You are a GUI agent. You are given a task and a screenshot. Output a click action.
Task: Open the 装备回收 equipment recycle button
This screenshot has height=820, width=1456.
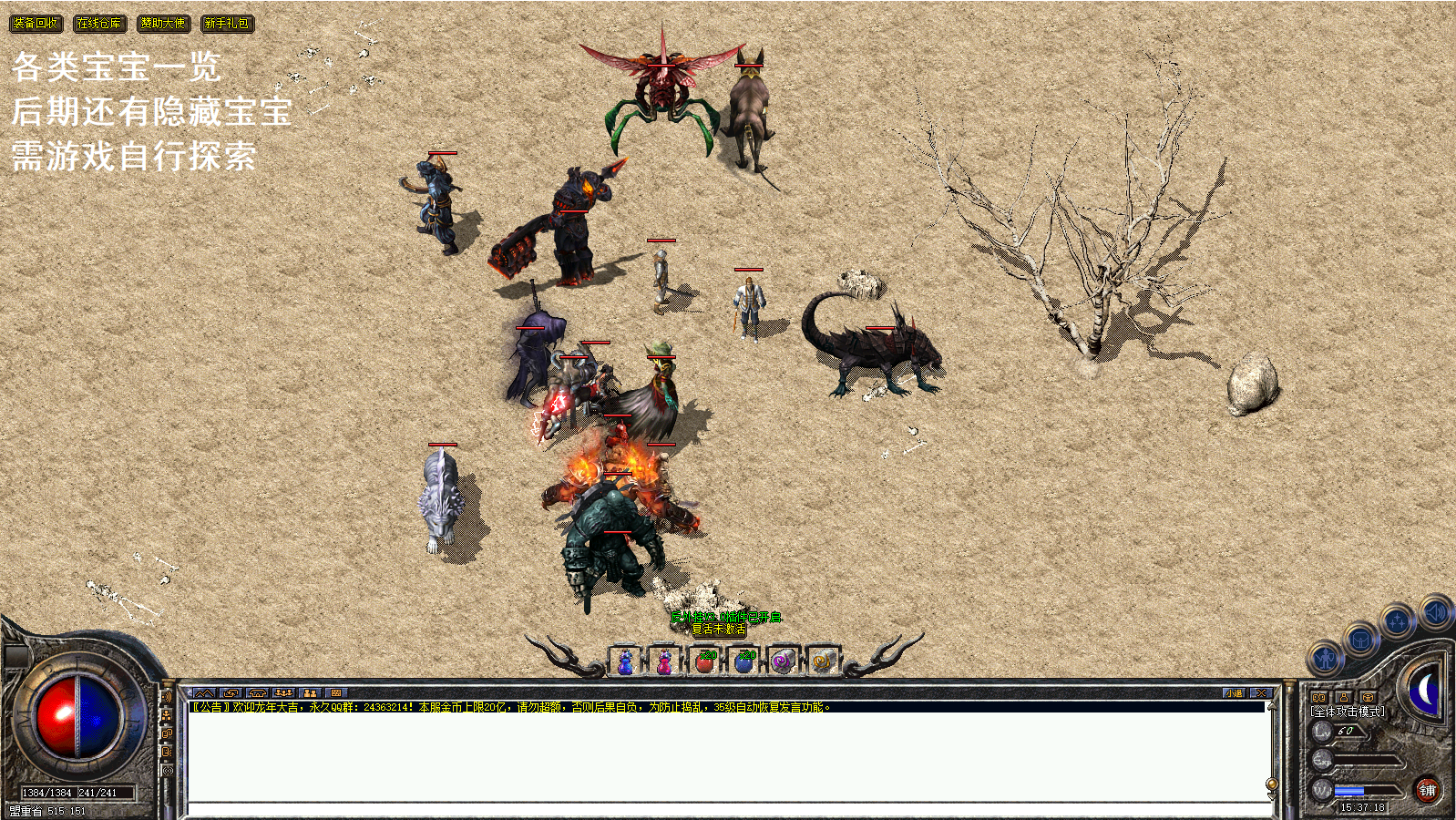point(36,24)
